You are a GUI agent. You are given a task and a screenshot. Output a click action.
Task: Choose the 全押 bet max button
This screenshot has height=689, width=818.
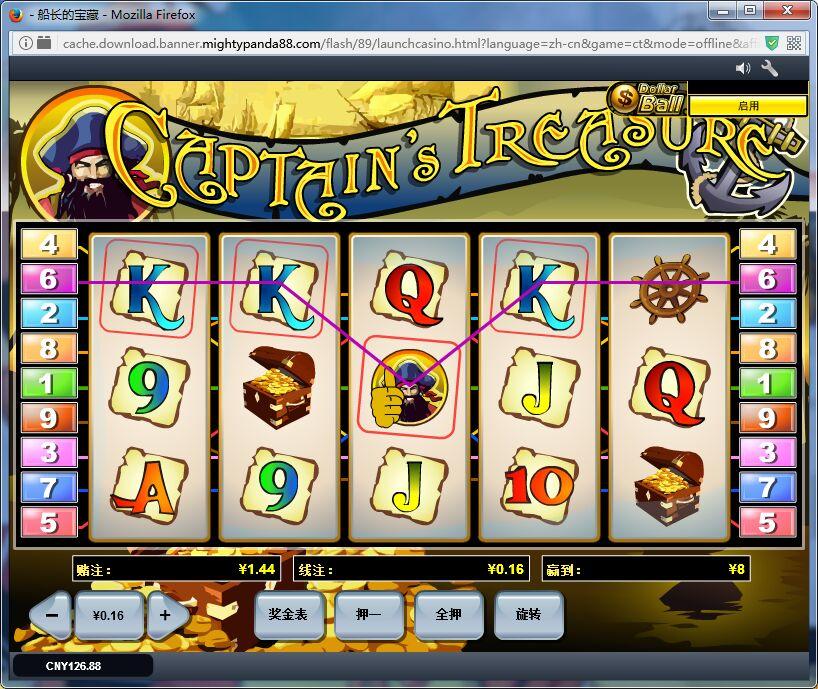coord(448,614)
